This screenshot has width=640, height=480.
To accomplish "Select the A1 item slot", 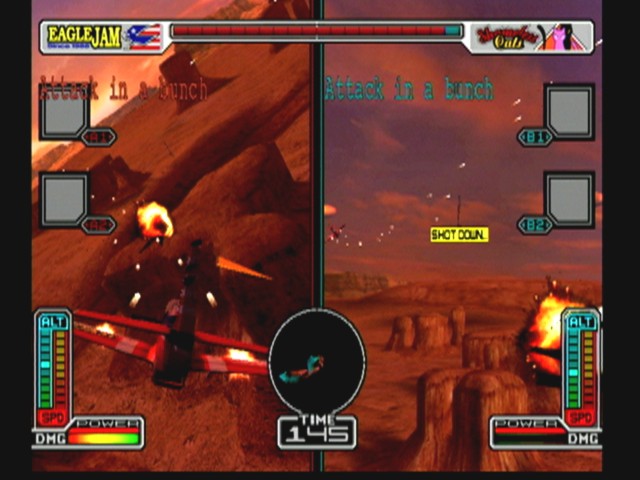I will tap(64, 112).
